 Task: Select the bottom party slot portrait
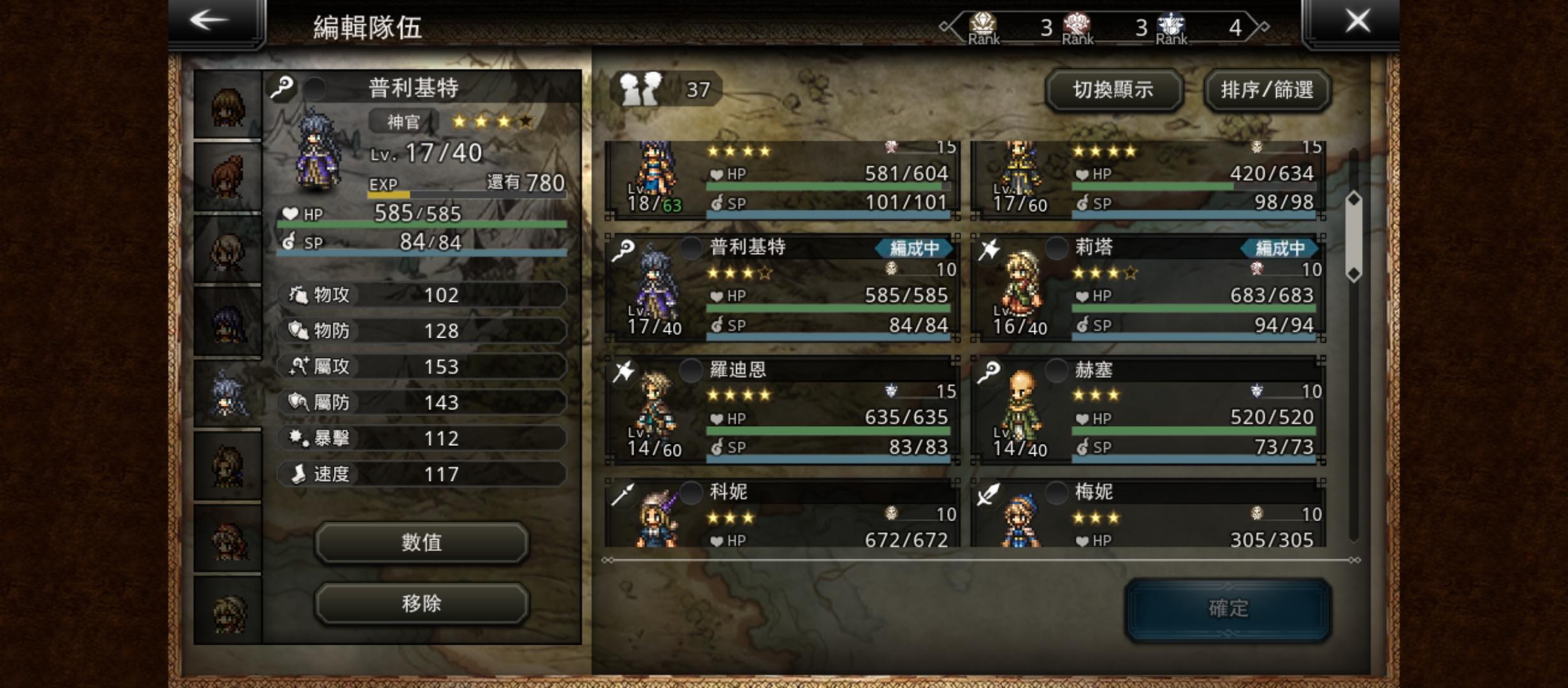pos(228,610)
